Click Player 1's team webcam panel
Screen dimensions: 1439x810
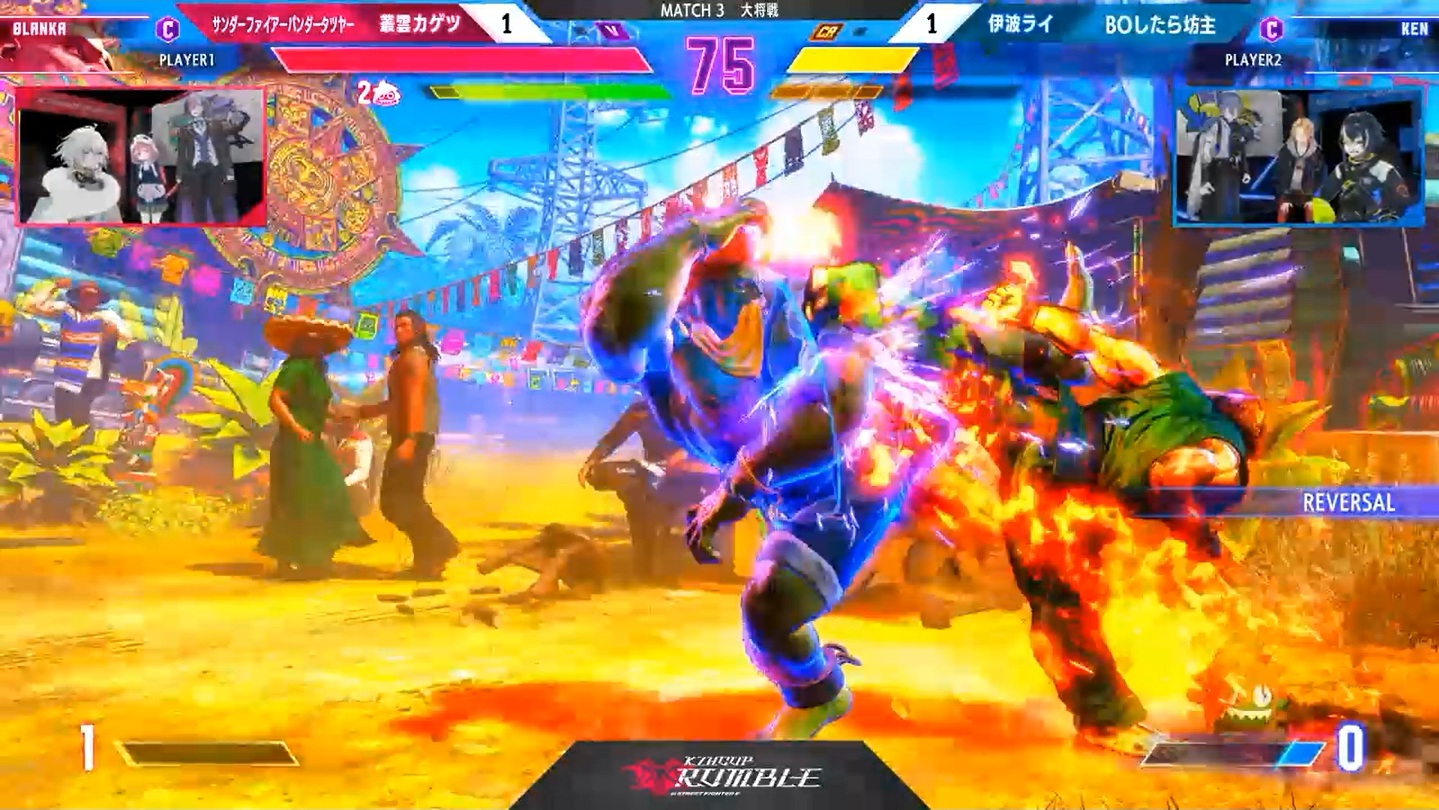[141, 155]
